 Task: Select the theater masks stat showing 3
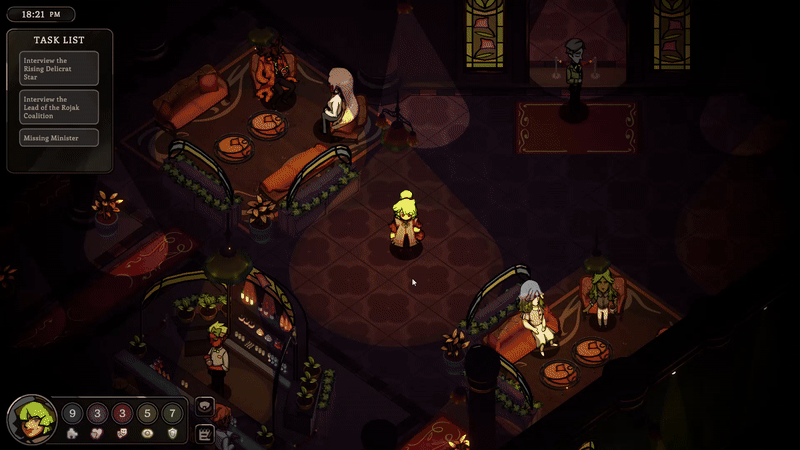[x=122, y=413]
